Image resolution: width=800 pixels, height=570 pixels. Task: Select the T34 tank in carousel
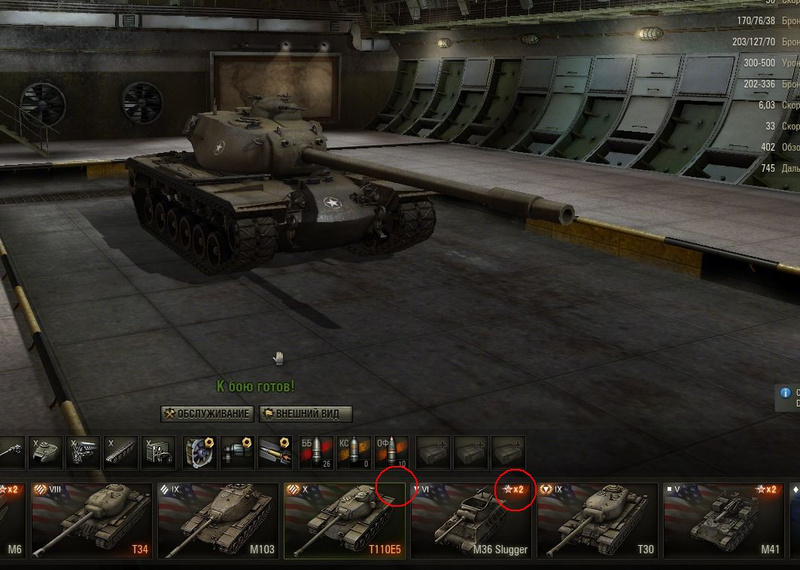[x=92, y=520]
